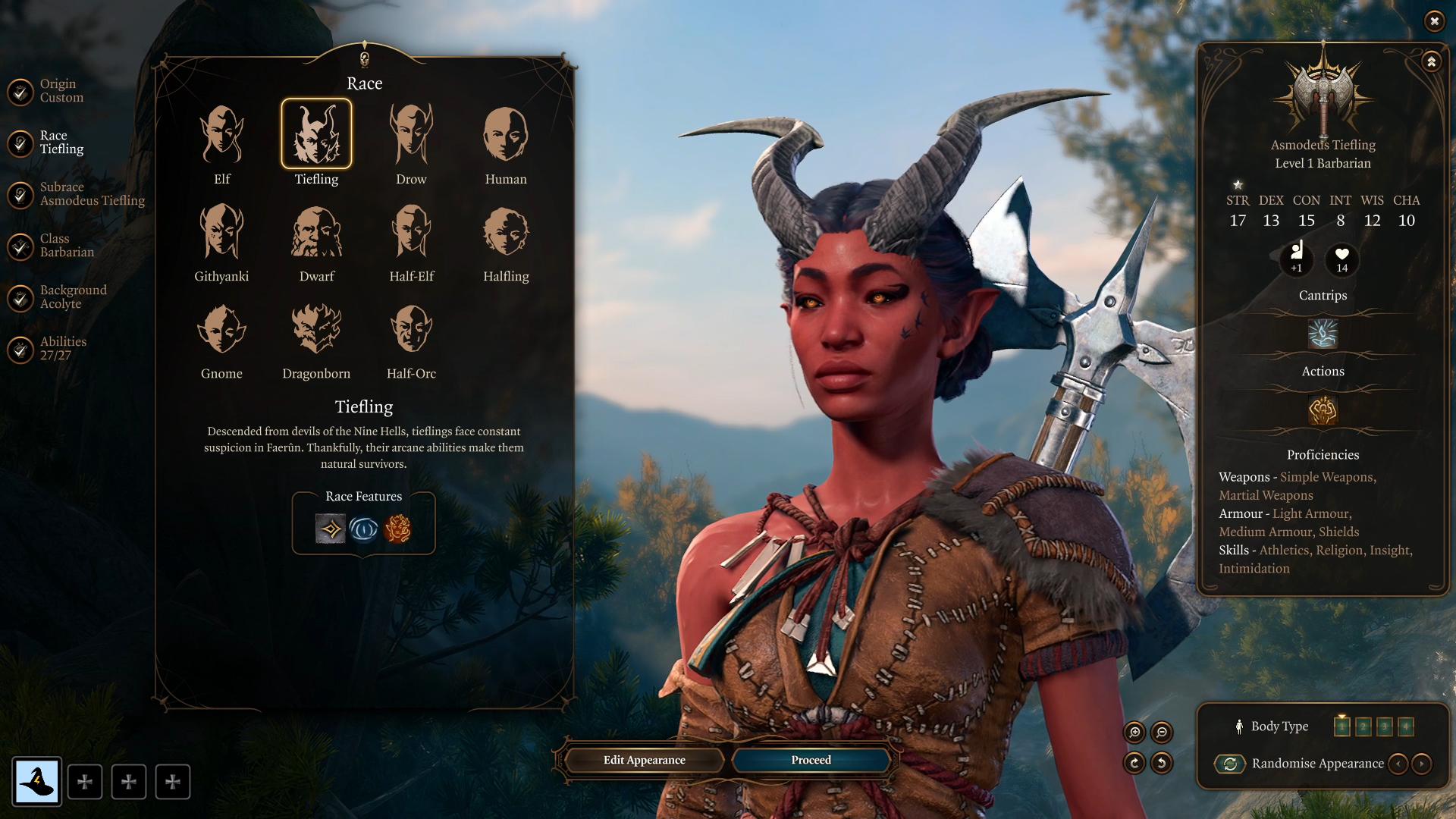1456x819 pixels.
Task: Switch Body Type to 2
Action: click(1363, 726)
